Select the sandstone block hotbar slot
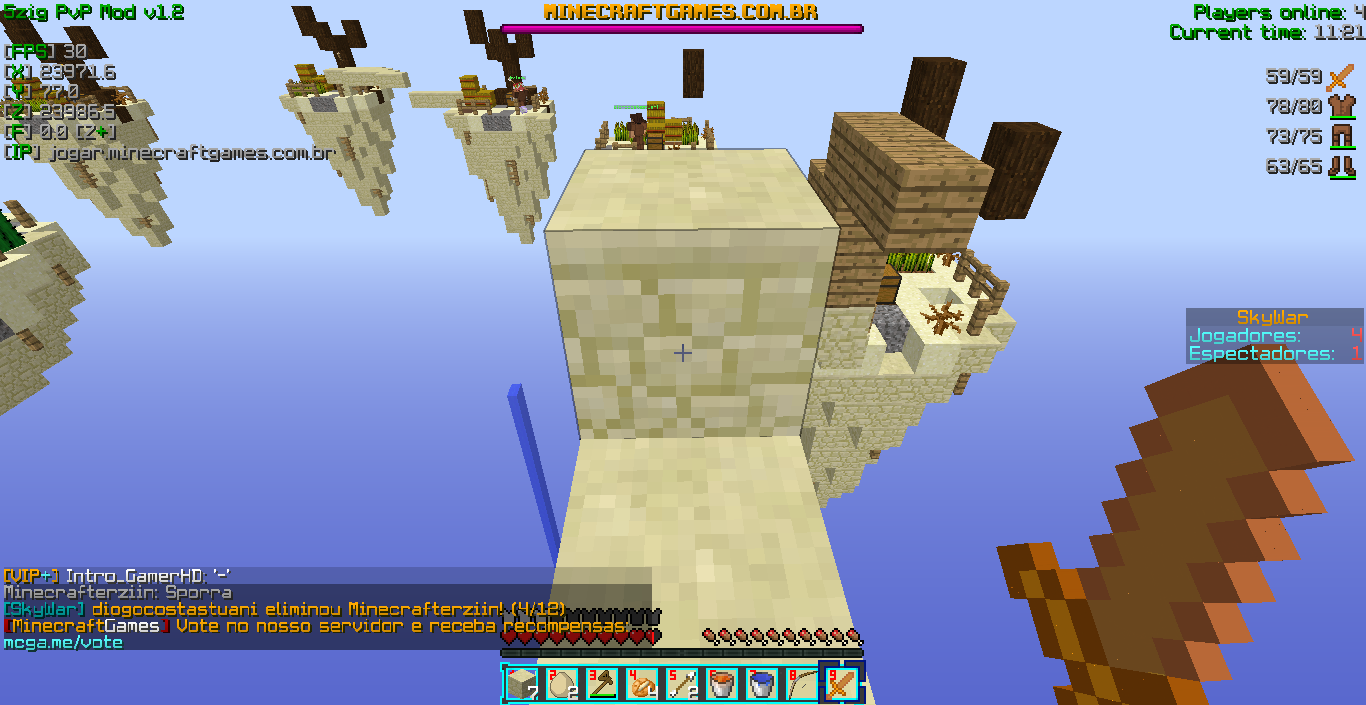Viewport: 1366px width, 705px height. coord(522,685)
